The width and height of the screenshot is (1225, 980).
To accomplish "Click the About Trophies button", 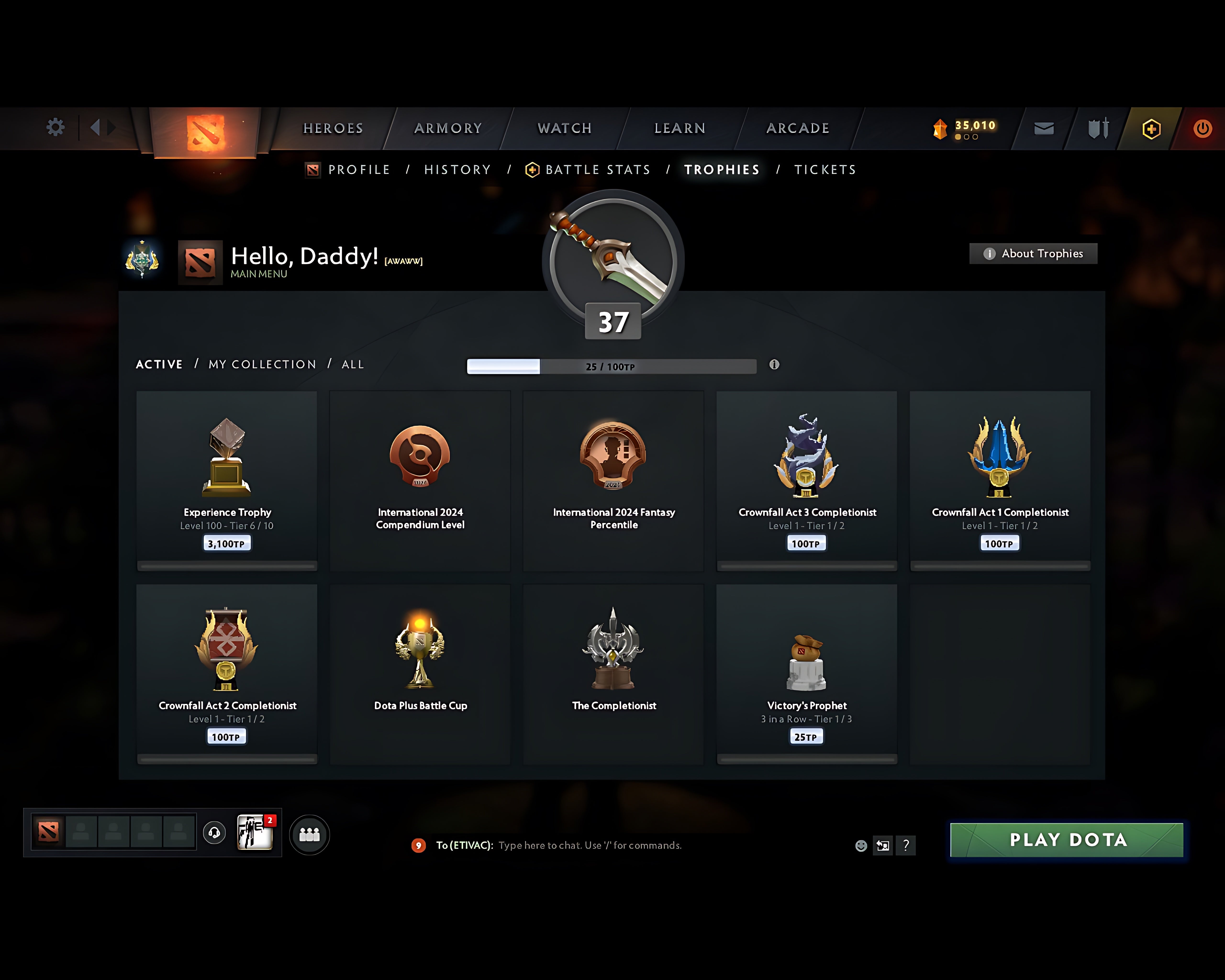I will click(1032, 253).
